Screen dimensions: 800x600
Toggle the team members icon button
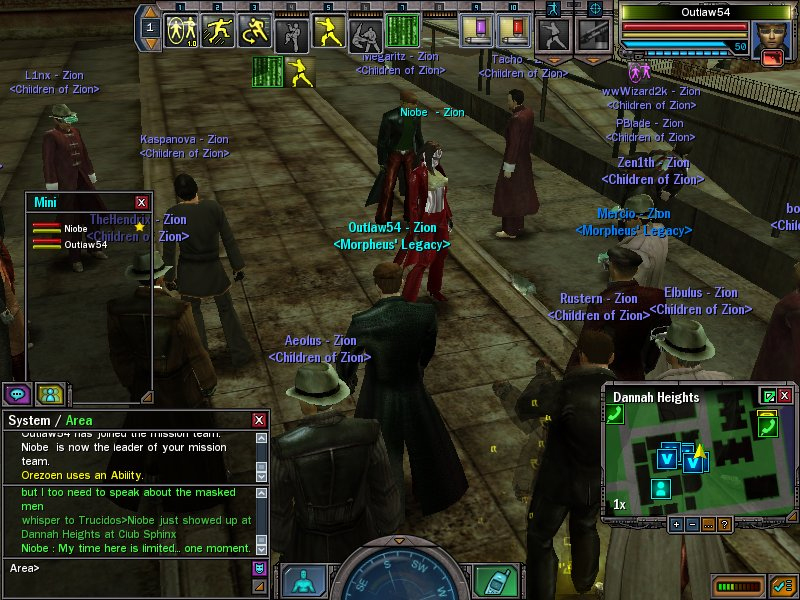pos(49,393)
